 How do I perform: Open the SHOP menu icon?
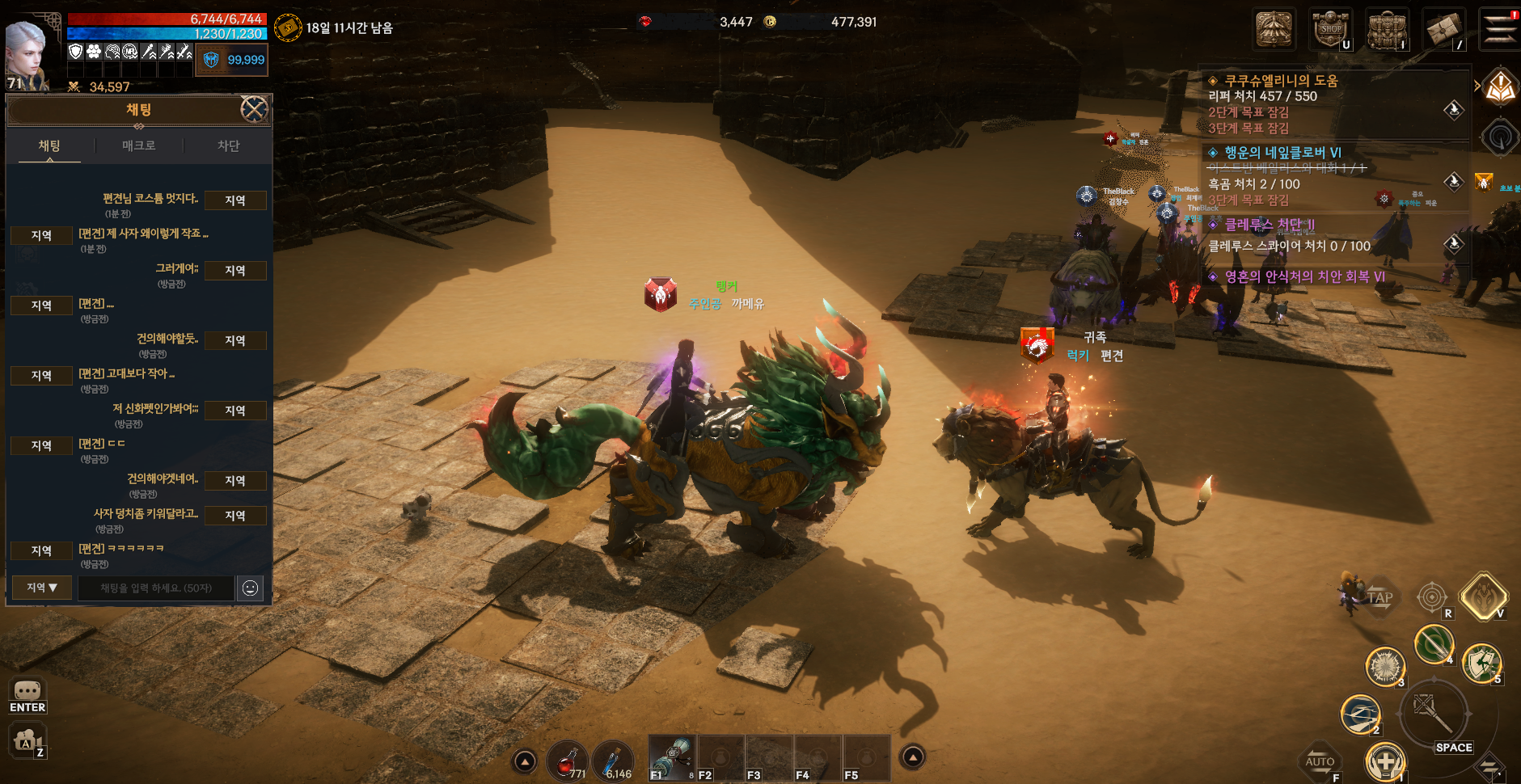1331,31
